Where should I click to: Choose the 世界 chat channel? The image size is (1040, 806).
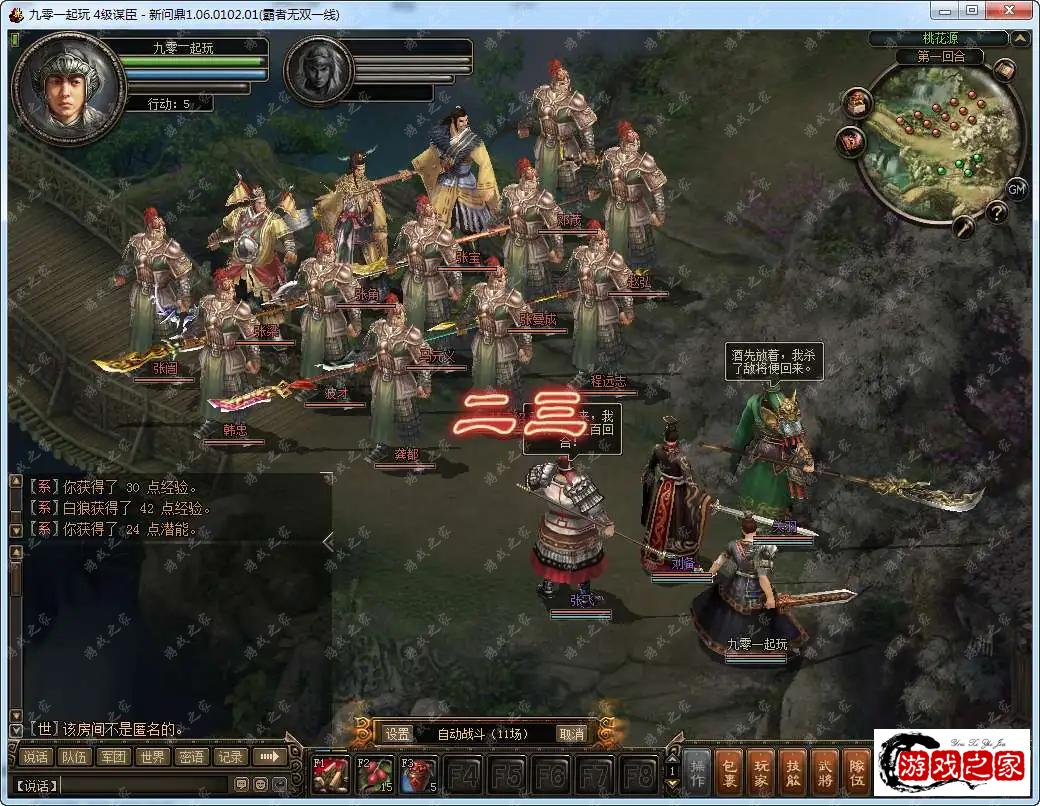coord(152,757)
